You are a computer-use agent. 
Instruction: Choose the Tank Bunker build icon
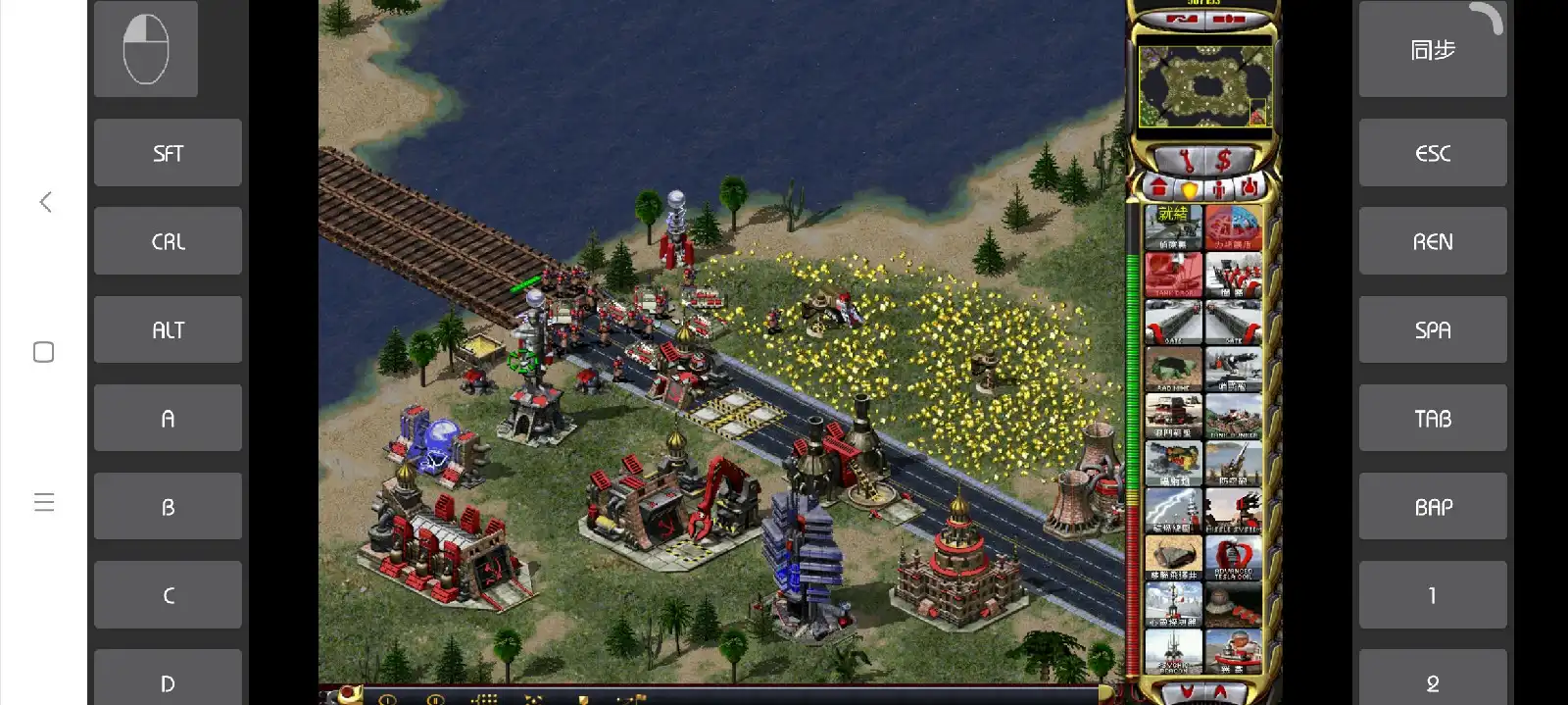1233,416
